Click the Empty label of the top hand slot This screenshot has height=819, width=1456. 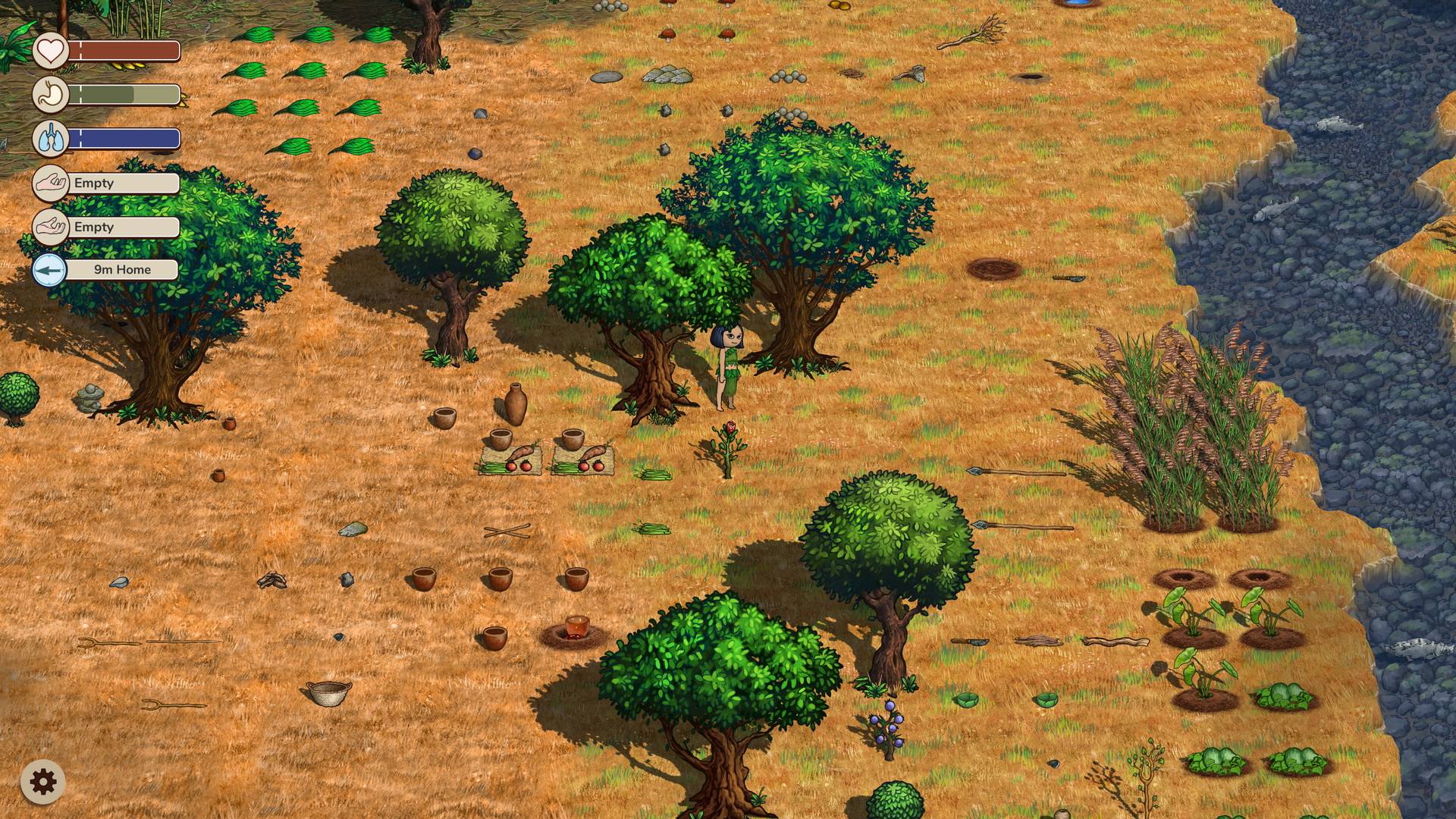click(93, 183)
